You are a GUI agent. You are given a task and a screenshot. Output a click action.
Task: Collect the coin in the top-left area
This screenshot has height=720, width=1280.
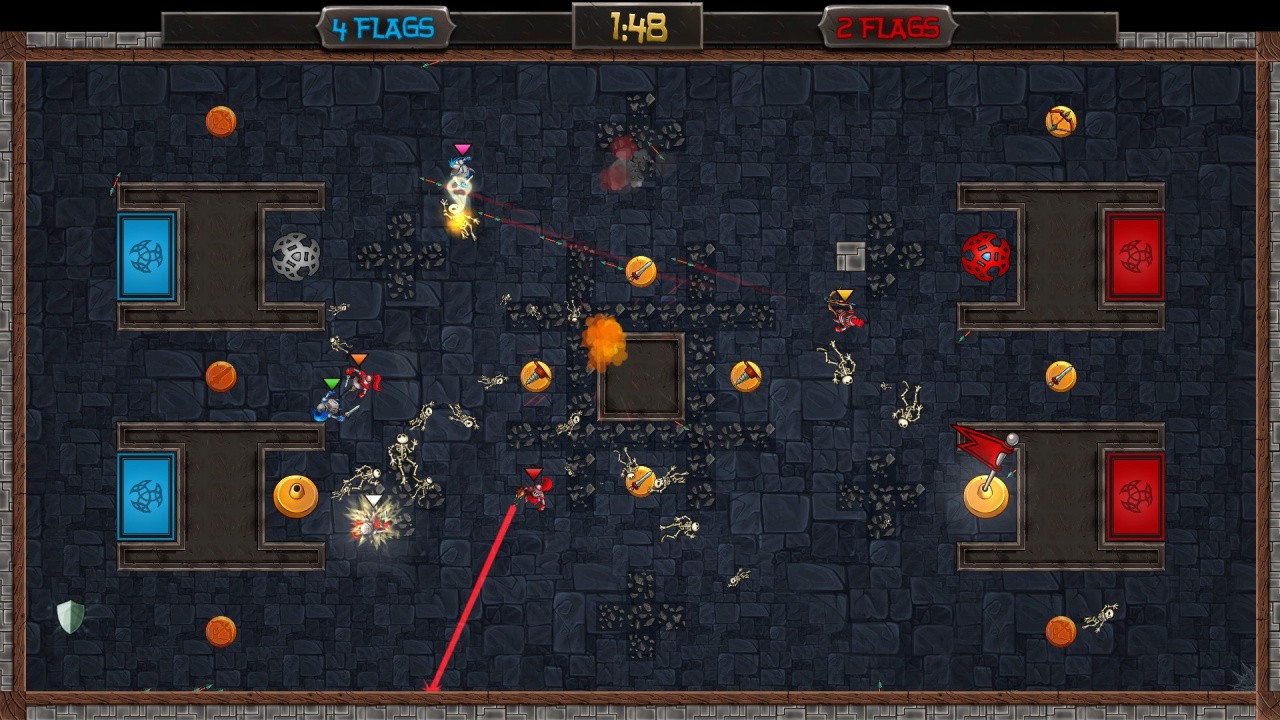pyautogui.click(x=220, y=120)
